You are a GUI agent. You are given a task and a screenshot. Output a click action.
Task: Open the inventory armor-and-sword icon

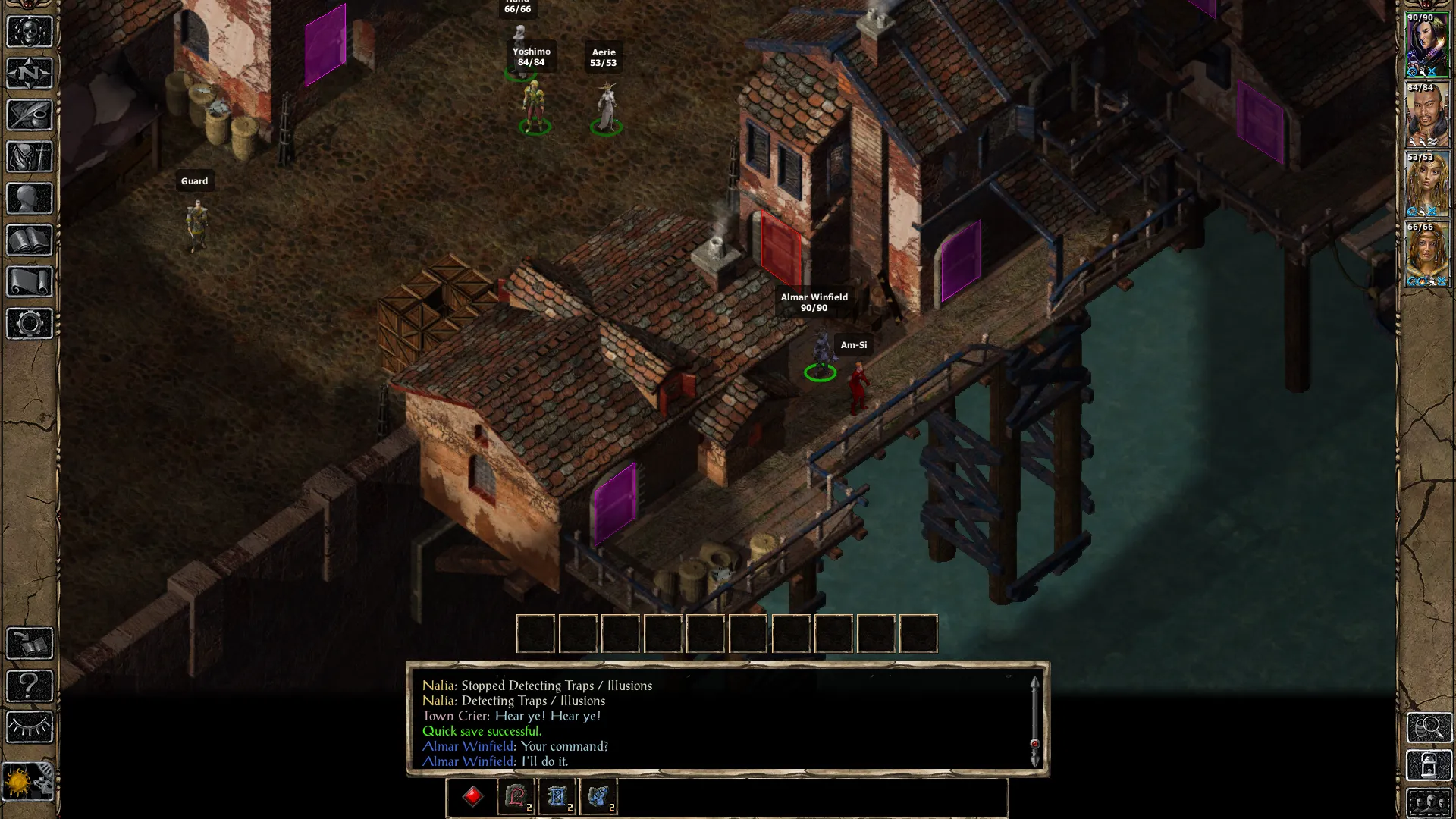tap(30, 157)
